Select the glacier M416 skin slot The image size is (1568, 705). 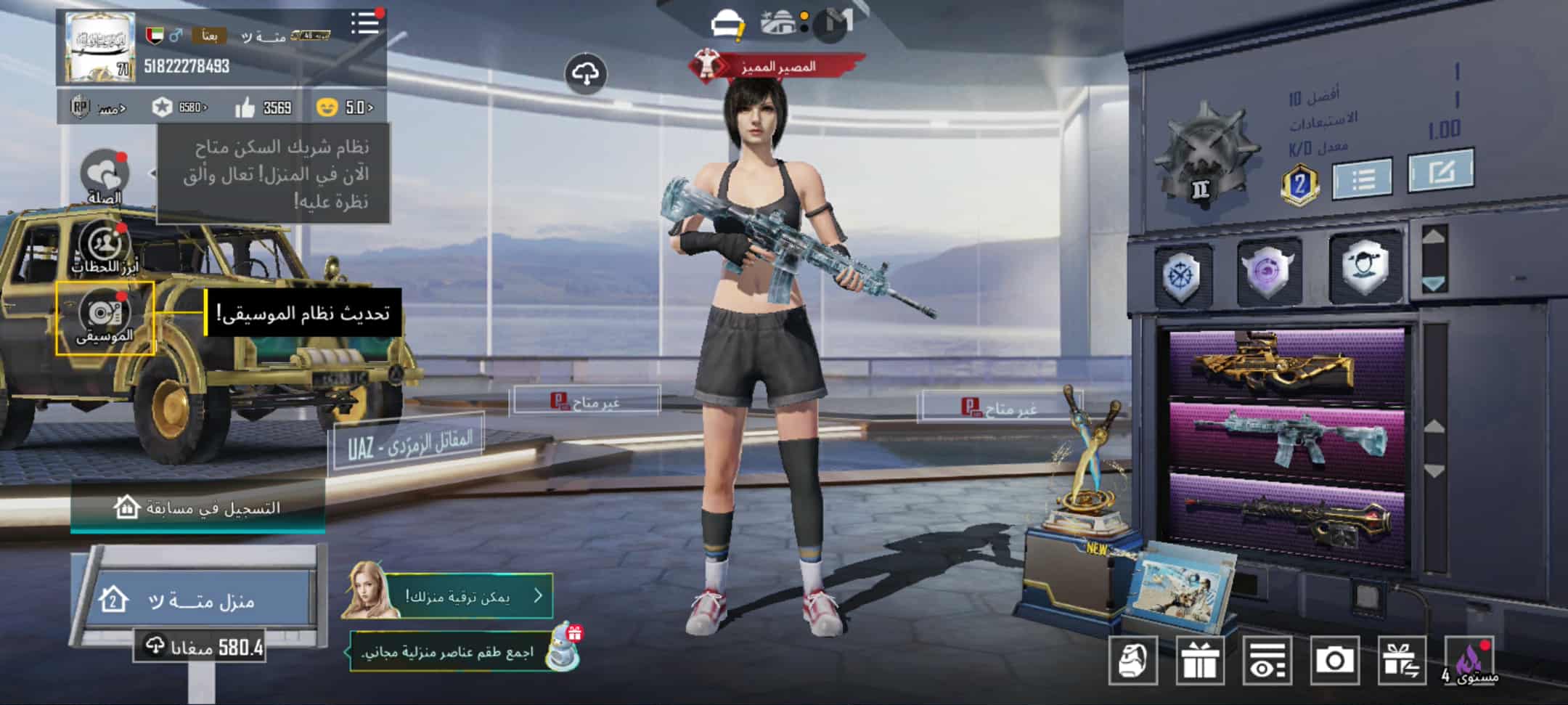pos(1286,437)
